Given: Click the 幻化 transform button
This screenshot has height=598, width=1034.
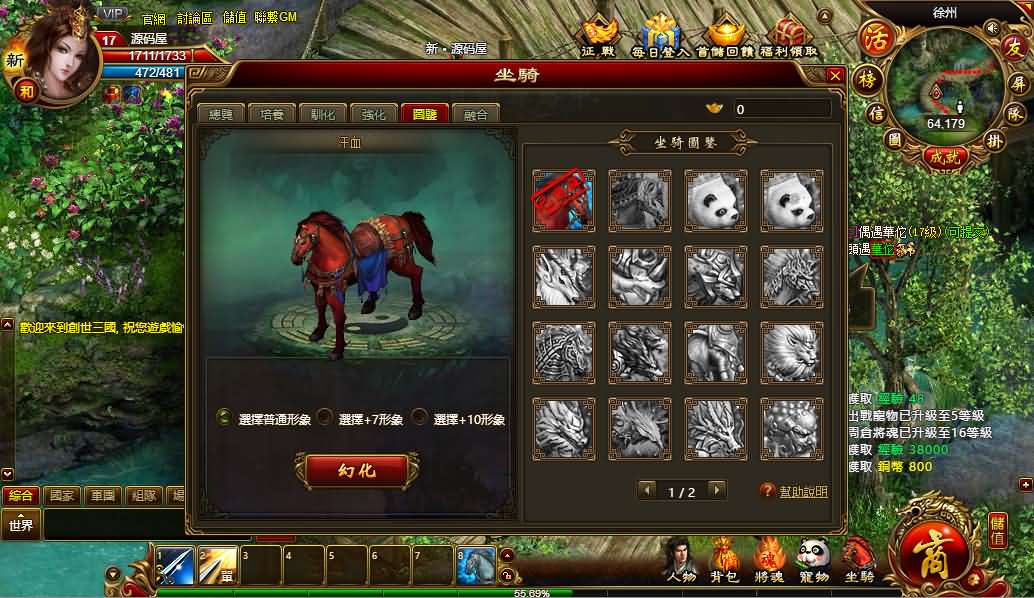Looking at the screenshot, I should [356, 470].
